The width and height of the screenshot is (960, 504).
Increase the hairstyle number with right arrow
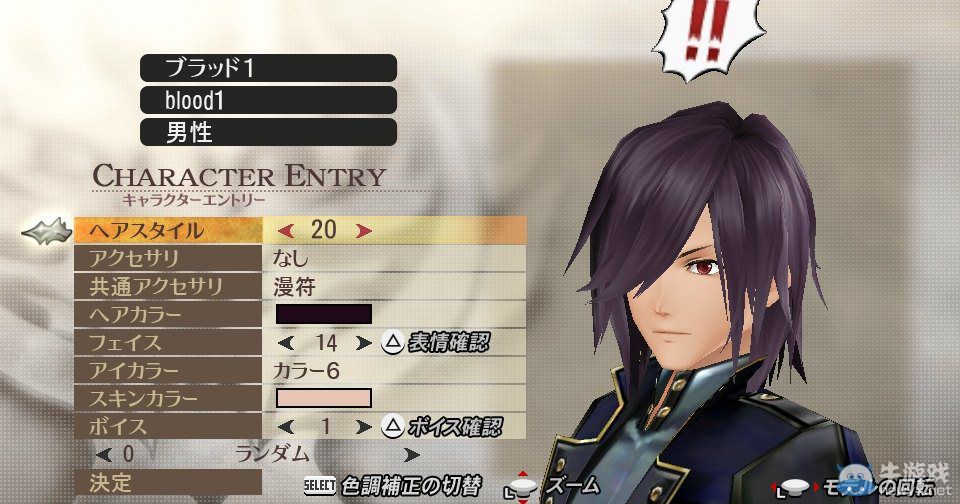pyautogui.click(x=364, y=230)
